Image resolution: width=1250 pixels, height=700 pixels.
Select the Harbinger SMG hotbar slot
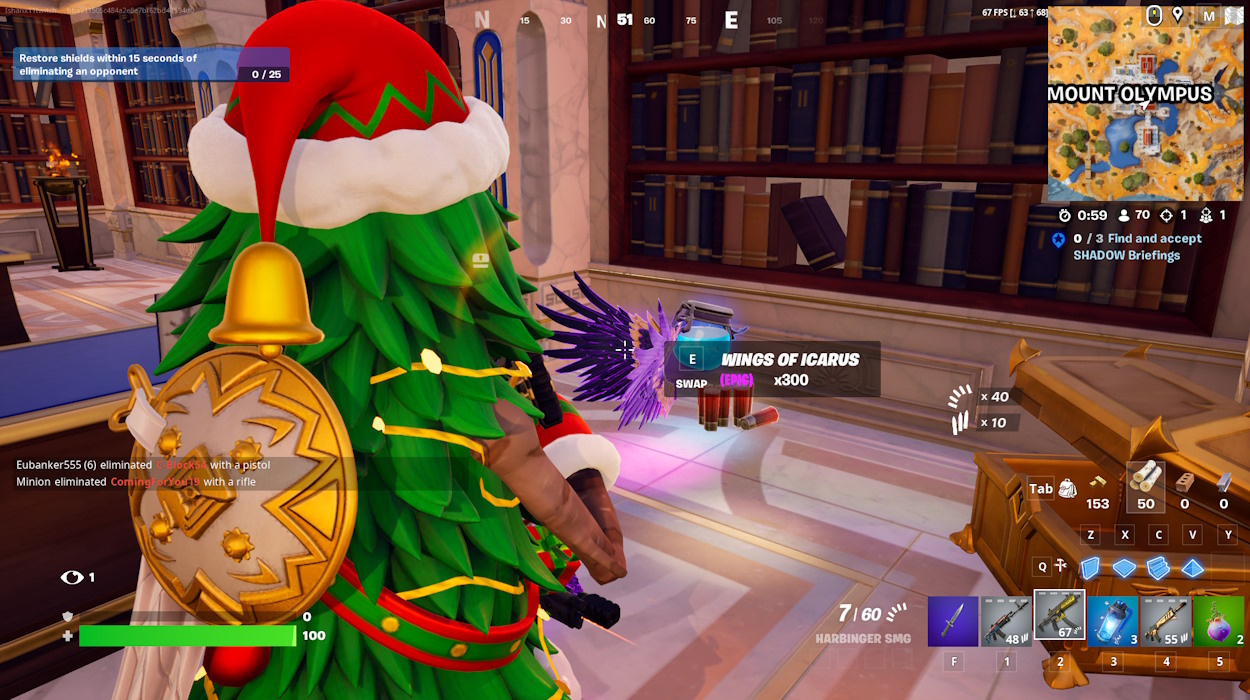point(1059,616)
